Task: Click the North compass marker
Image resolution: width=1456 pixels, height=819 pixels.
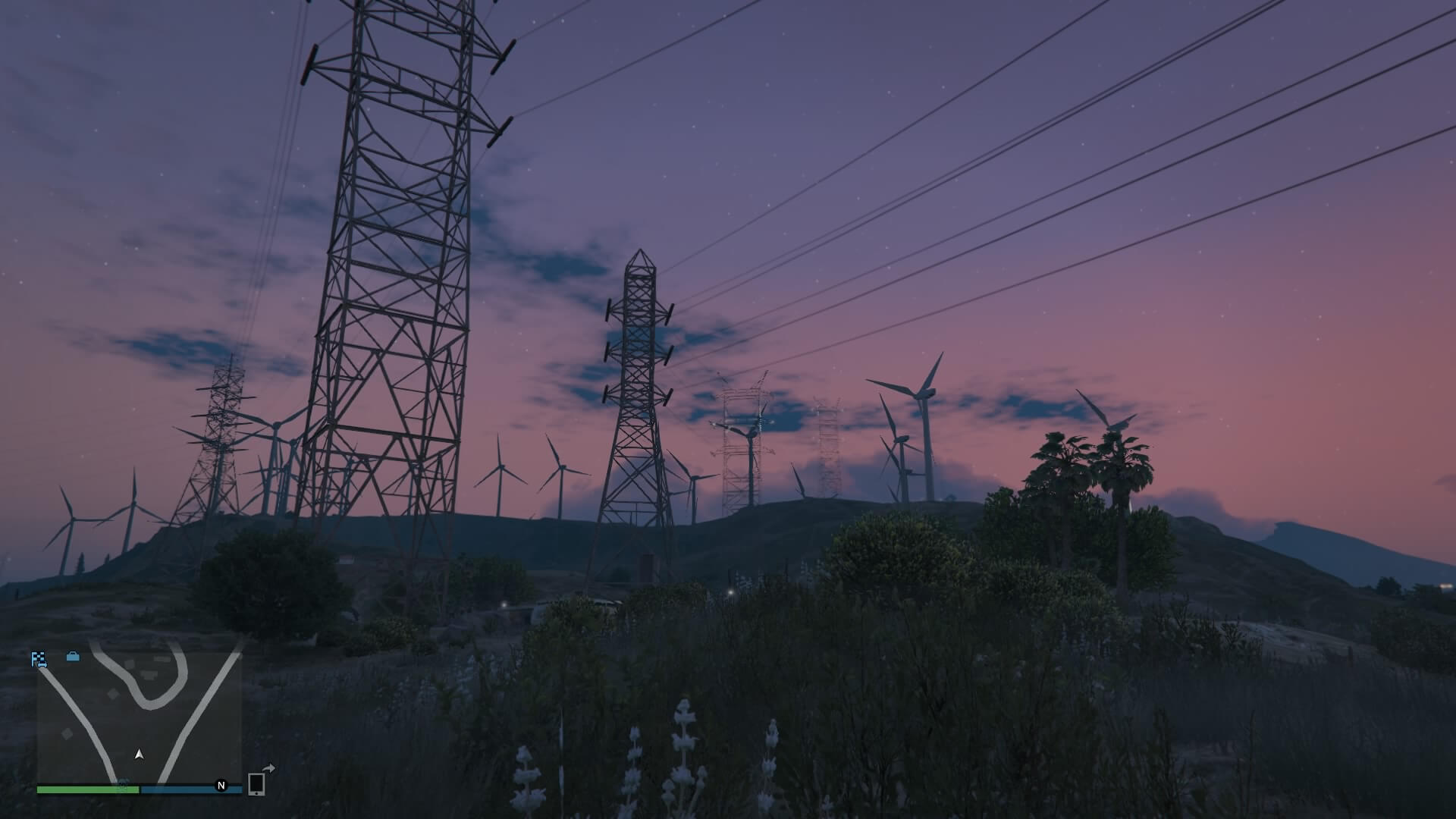Action: click(x=221, y=786)
